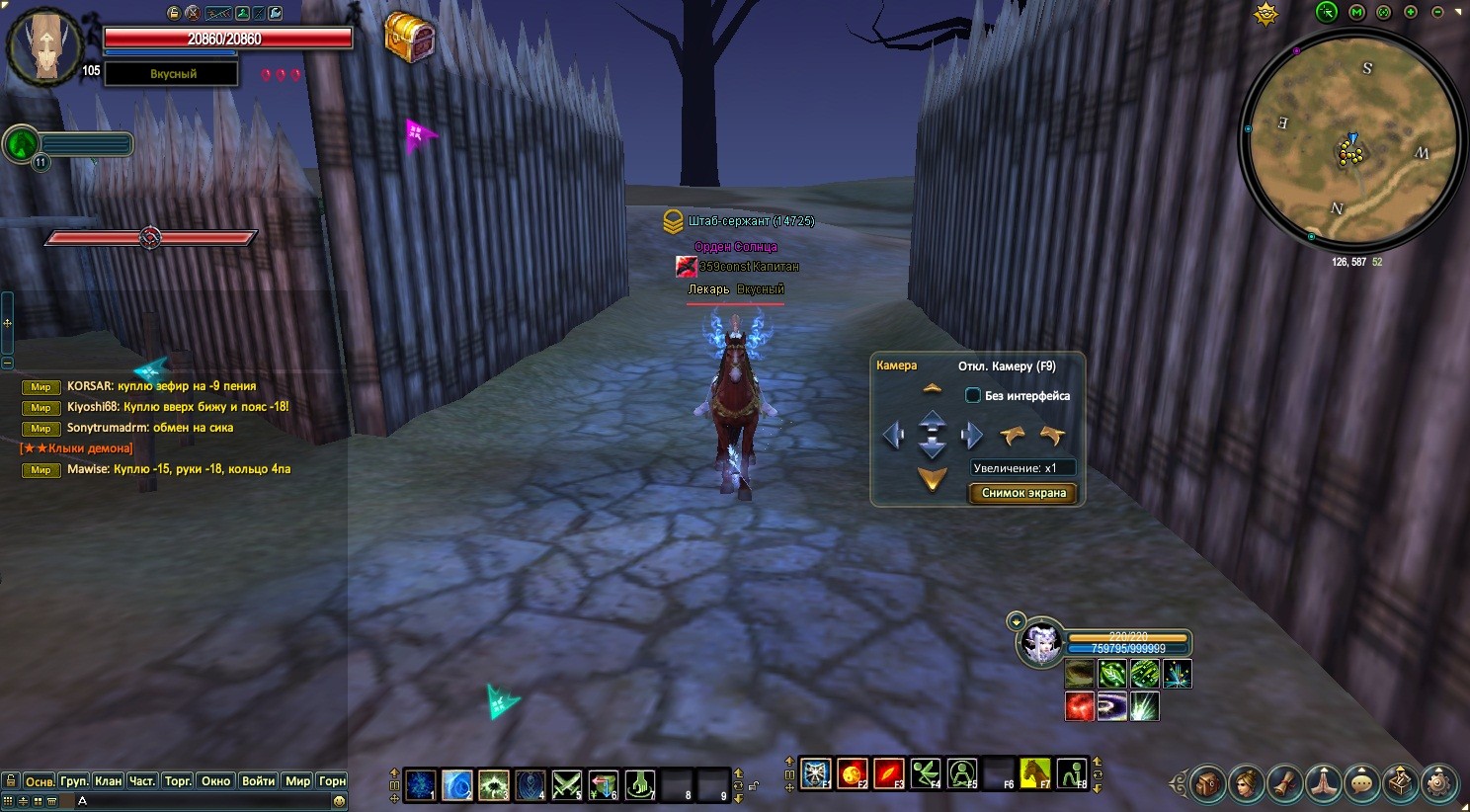Activate the crossed swords skill in slot 5
This screenshot has height=812, width=1470.
click(x=566, y=785)
